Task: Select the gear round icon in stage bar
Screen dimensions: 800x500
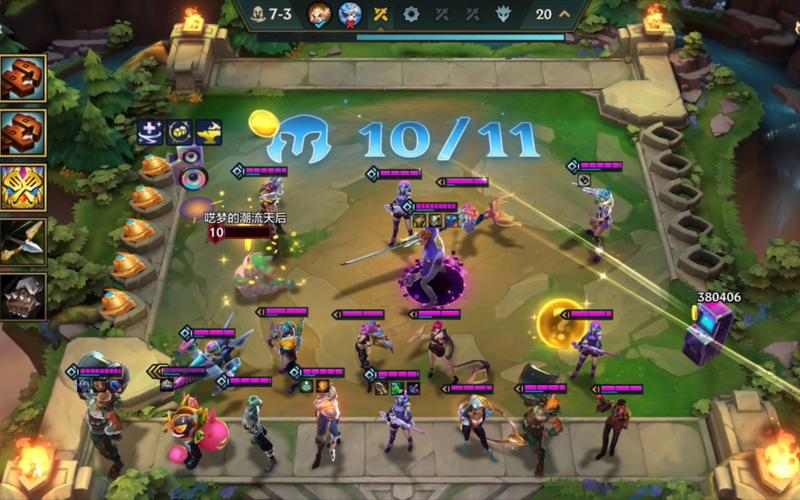Action: [411, 14]
